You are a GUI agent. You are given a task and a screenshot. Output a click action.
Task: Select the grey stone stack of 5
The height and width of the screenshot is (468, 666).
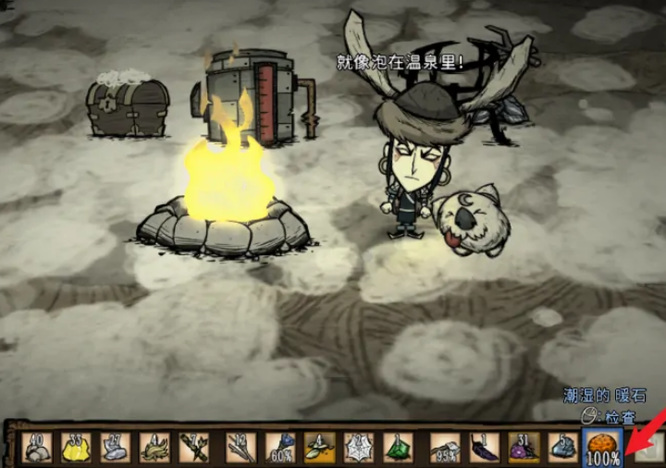(562, 446)
